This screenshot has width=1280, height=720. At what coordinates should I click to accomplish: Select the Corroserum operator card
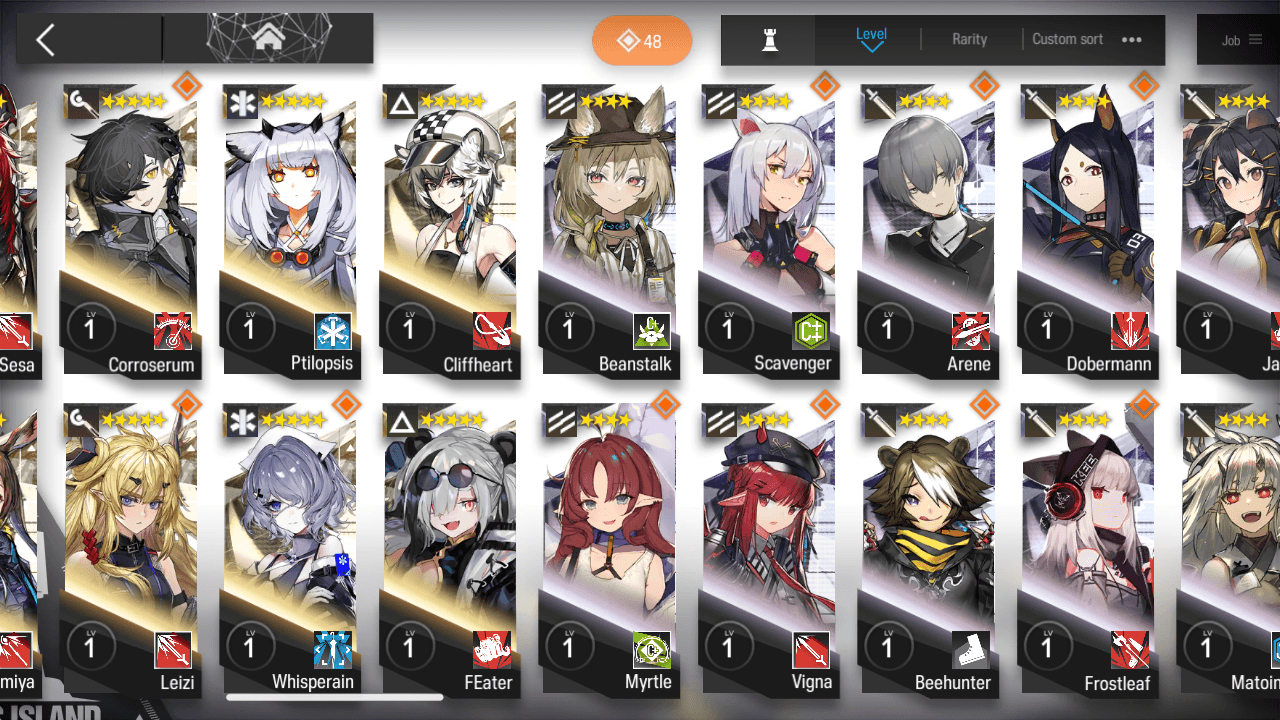pyautogui.click(x=131, y=230)
